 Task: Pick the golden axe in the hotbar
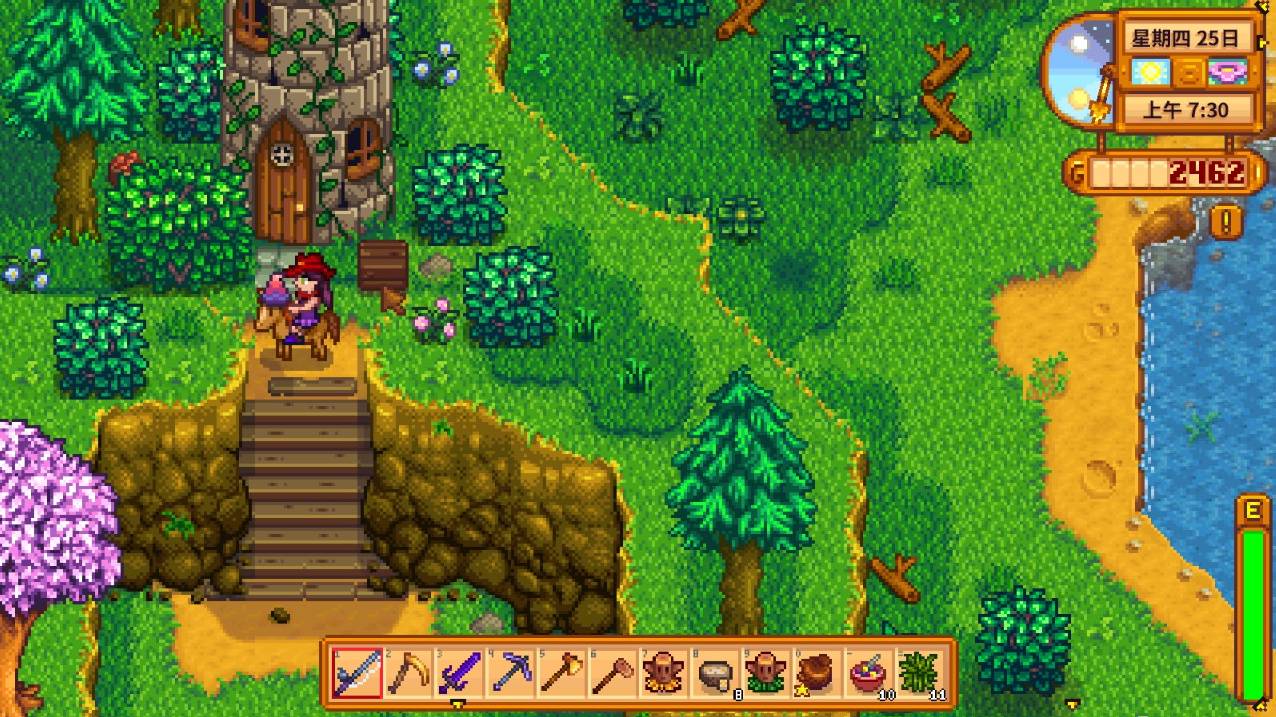(x=561, y=673)
